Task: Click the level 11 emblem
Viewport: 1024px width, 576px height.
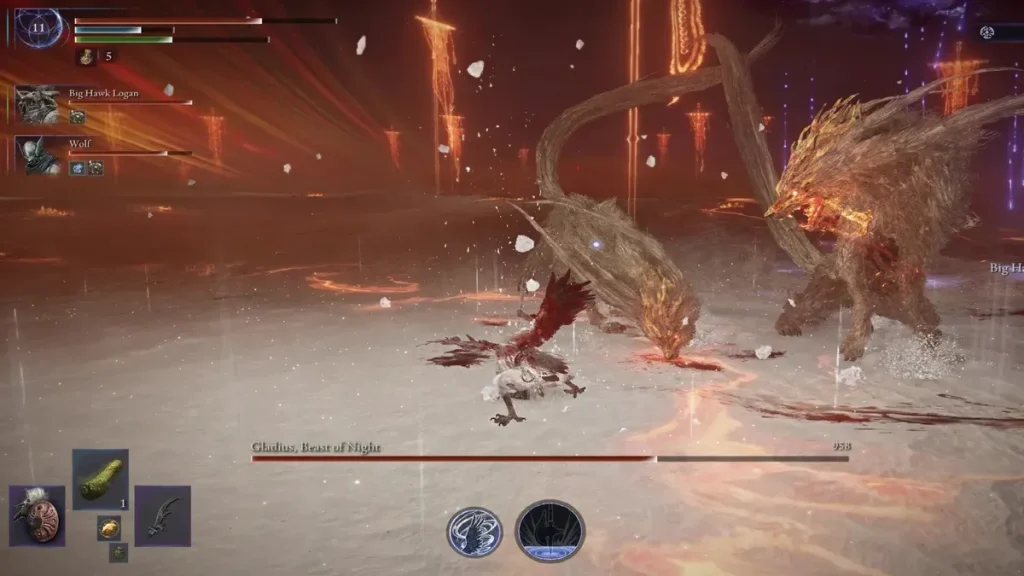Action: pyautogui.click(x=39, y=27)
